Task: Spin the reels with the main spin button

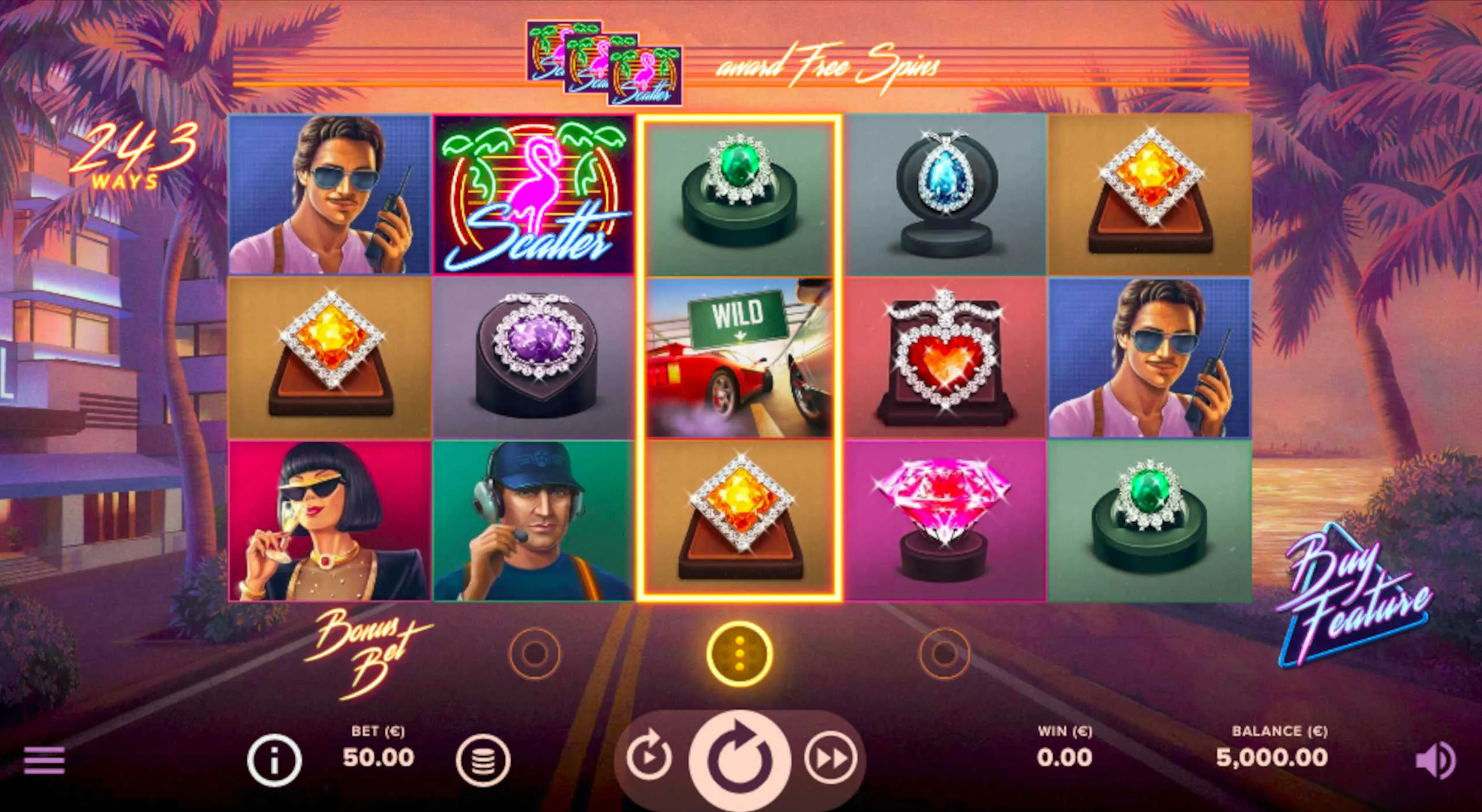Action: pyautogui.click(x=739, y=759)
